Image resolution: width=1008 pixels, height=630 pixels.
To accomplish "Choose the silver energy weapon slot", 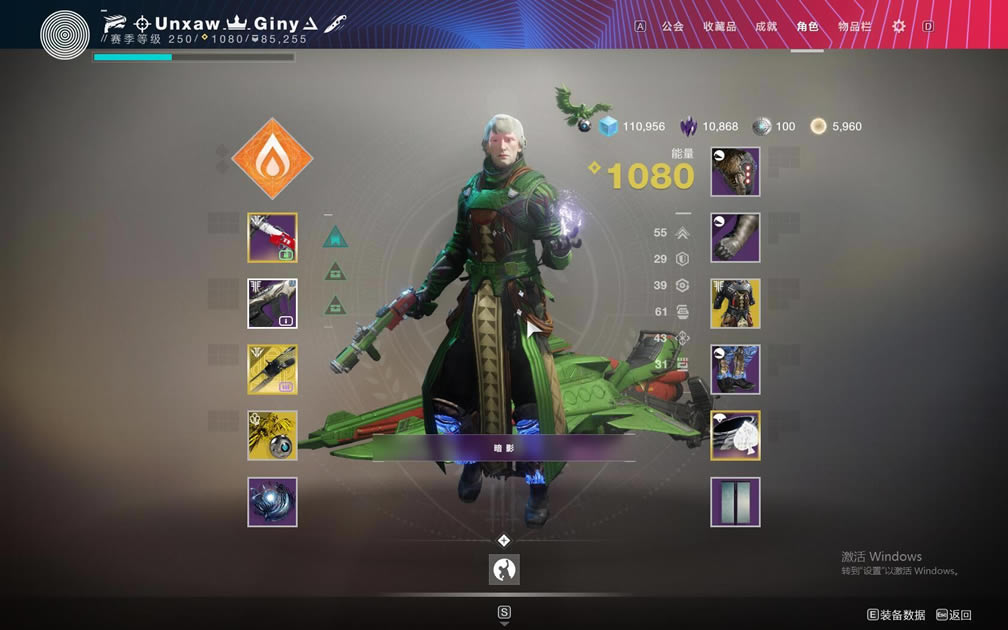I will (x=272, y=304).
